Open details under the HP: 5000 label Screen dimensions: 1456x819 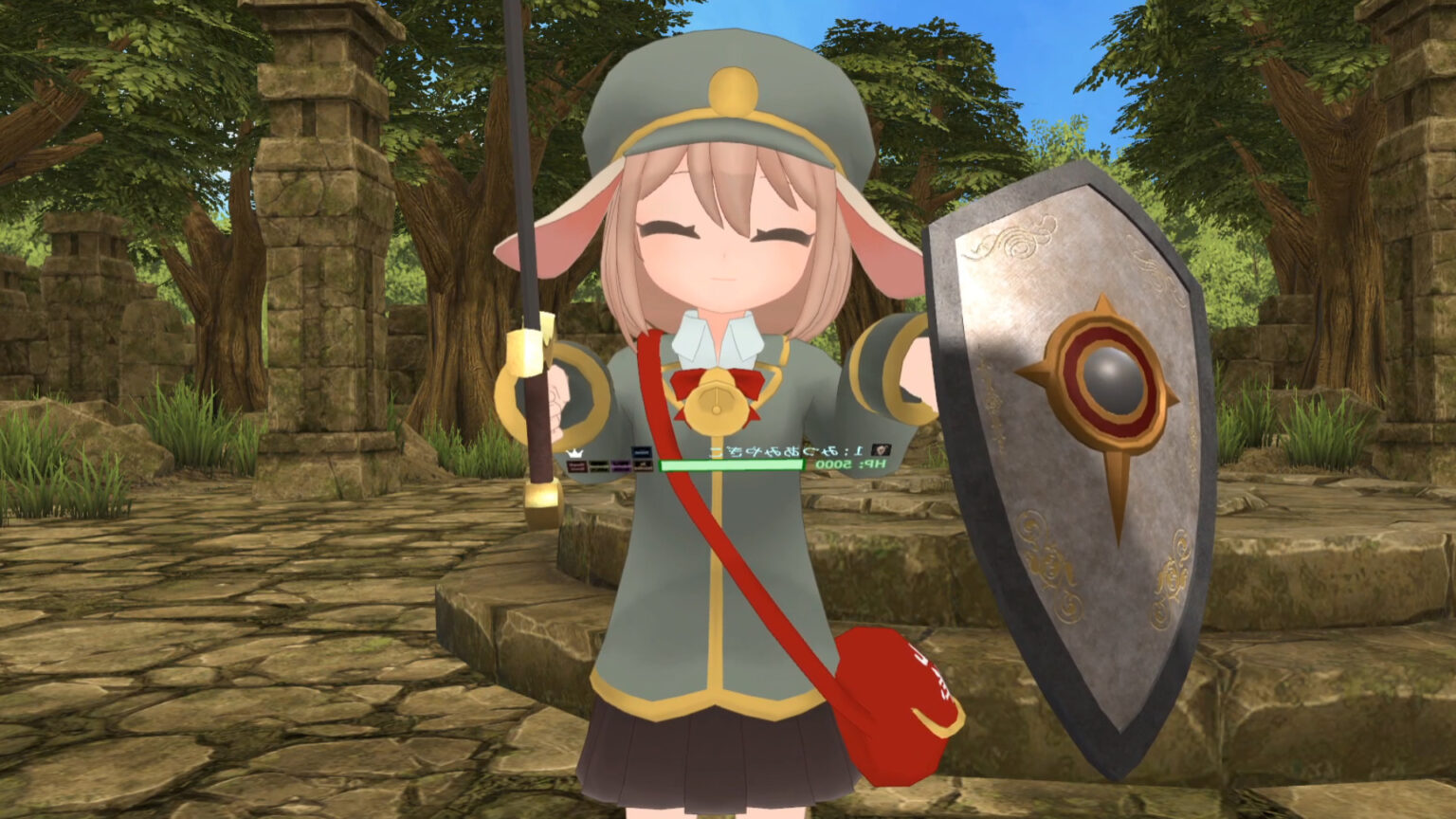[x=846, y=464]
